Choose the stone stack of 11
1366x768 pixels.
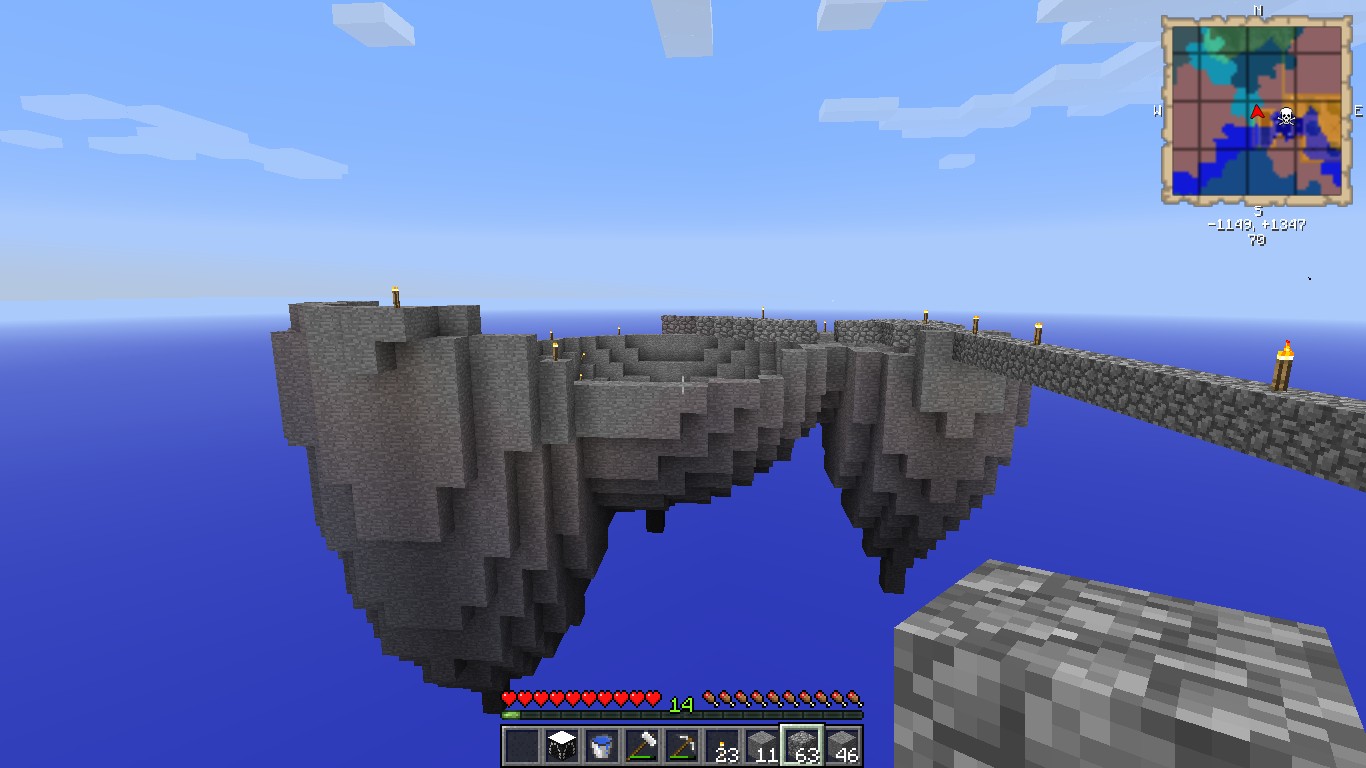point(762,746)
